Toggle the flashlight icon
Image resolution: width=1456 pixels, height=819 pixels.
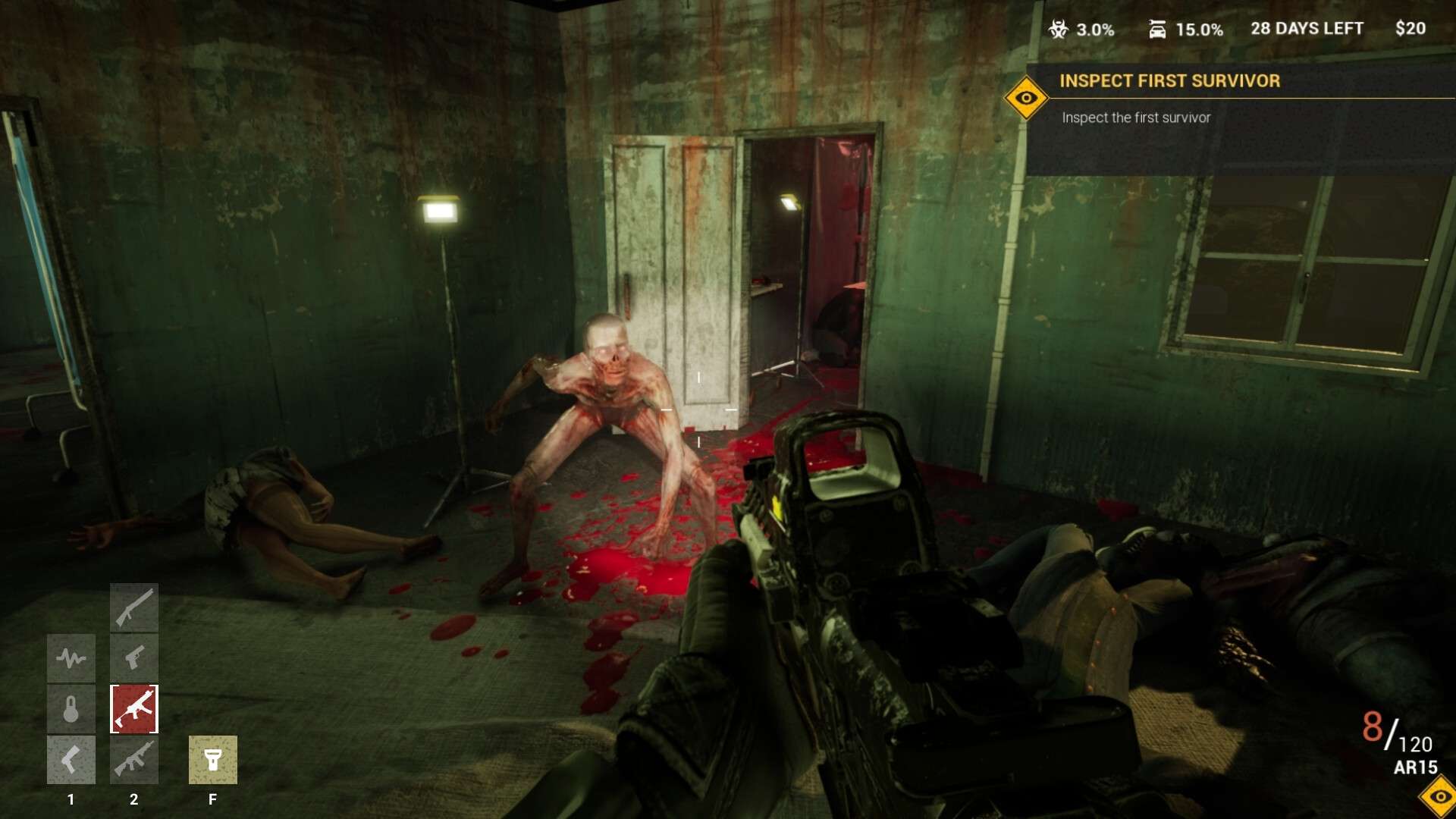[213, 760]
